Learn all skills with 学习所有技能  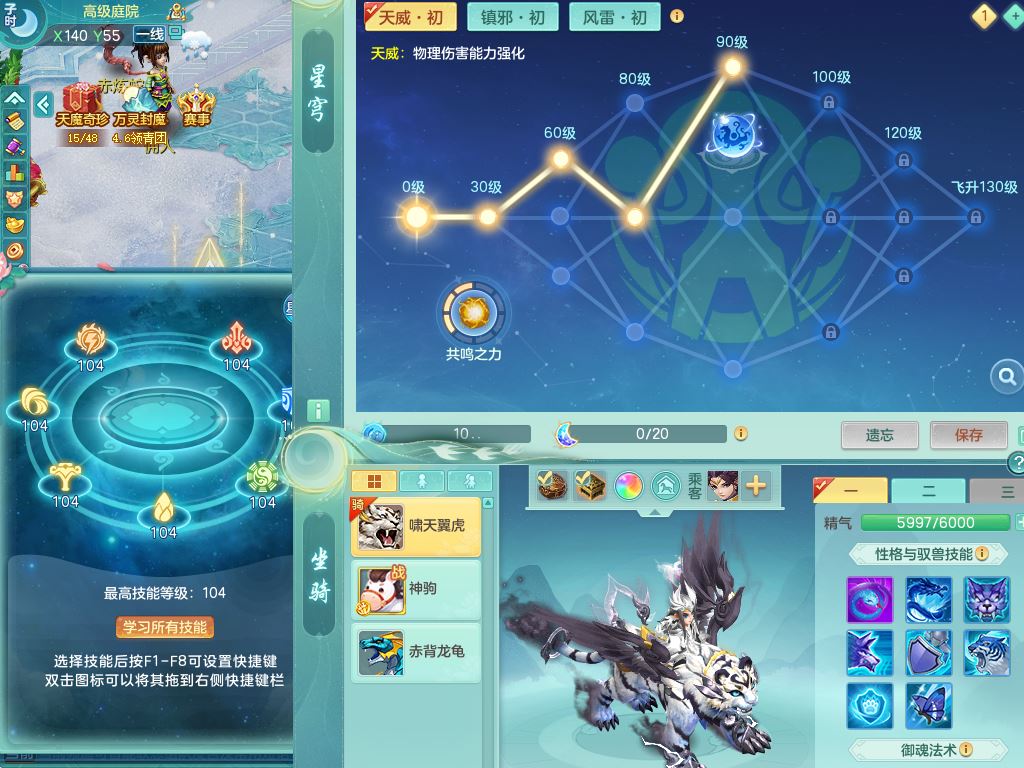[x=165, y=627]
